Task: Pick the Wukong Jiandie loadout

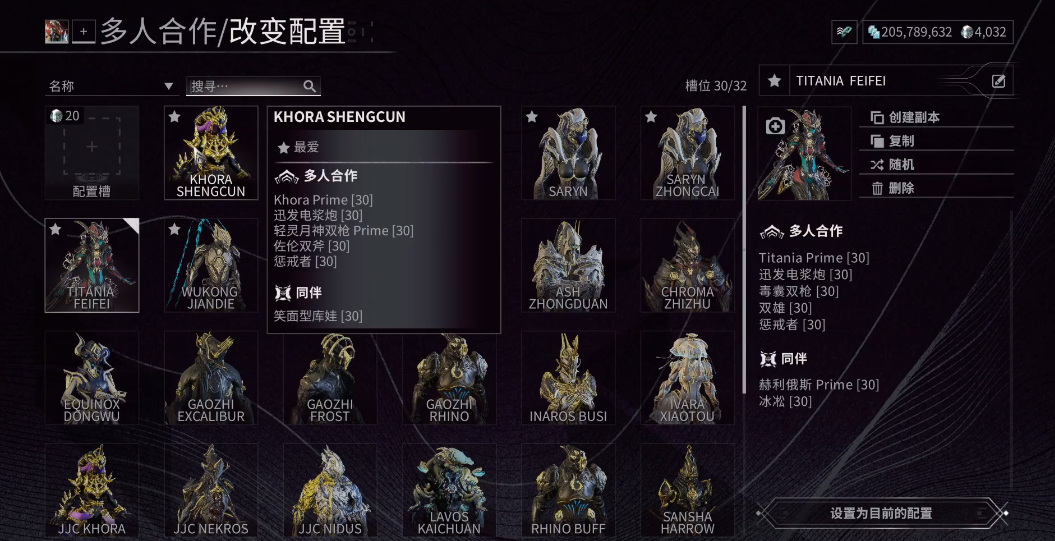Action: tap(211, 265)
